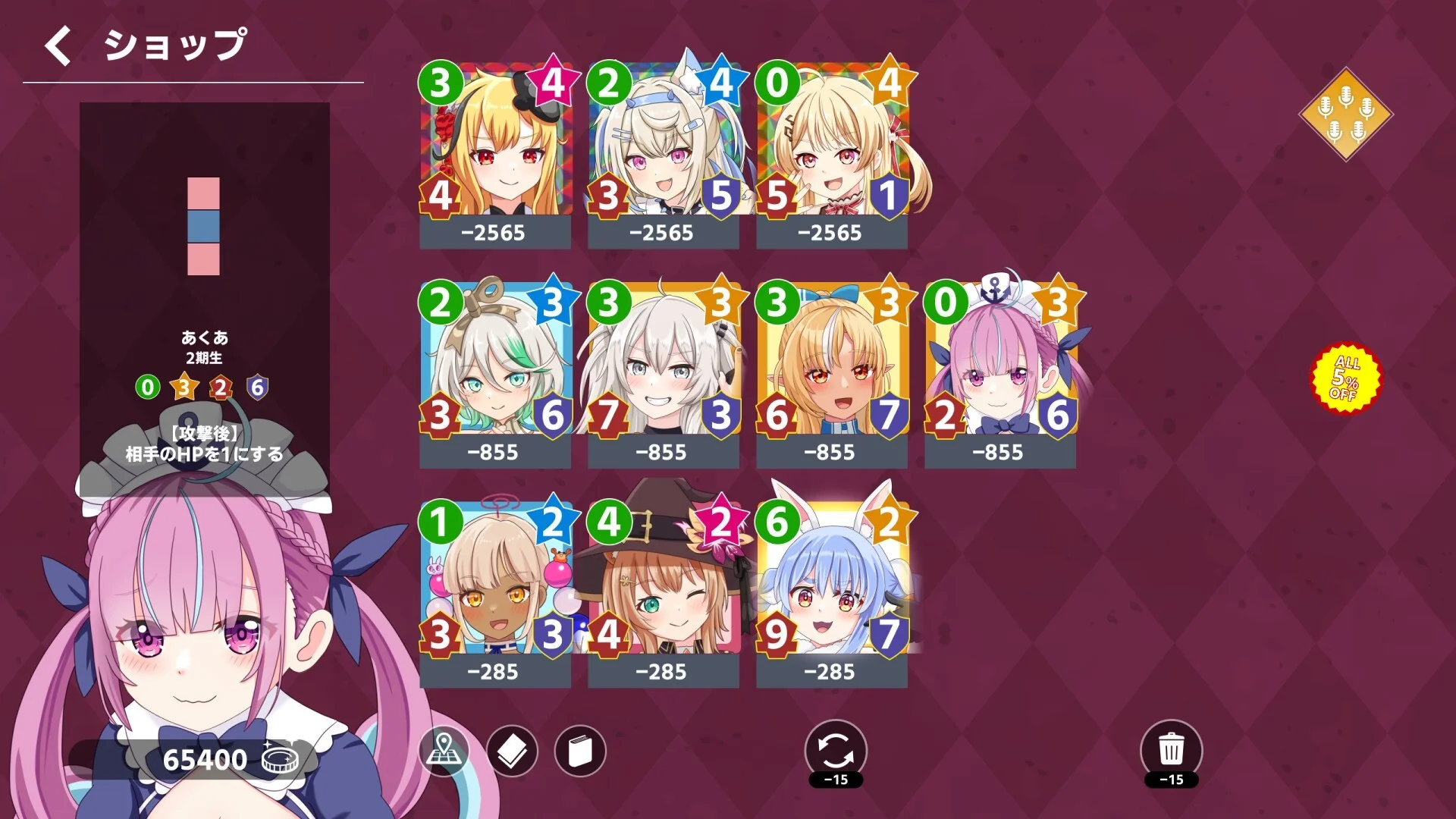Open the deck of cards icon
The image size is (1456, 819).
tap(512, 751)
